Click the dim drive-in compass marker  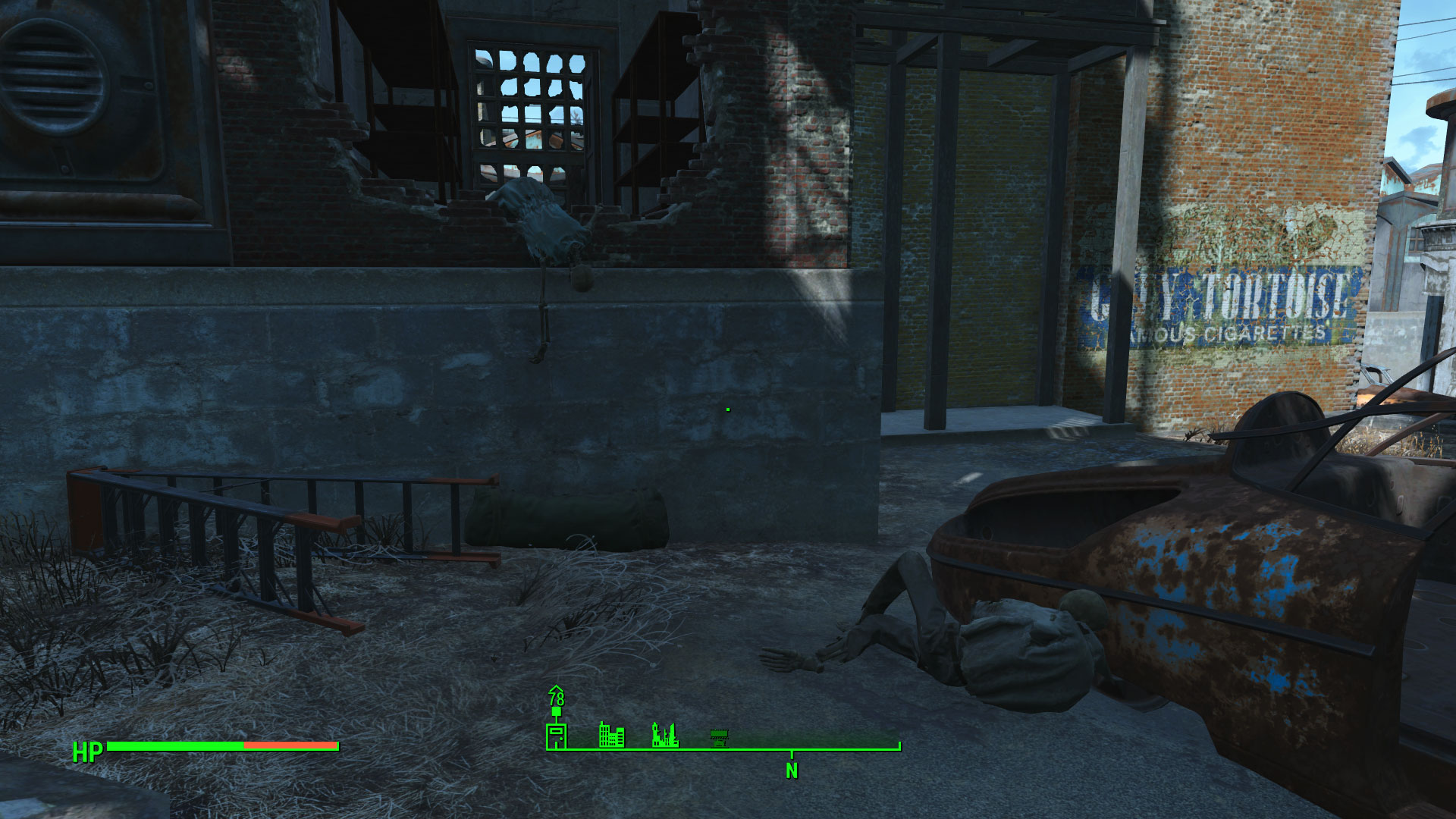719,736
